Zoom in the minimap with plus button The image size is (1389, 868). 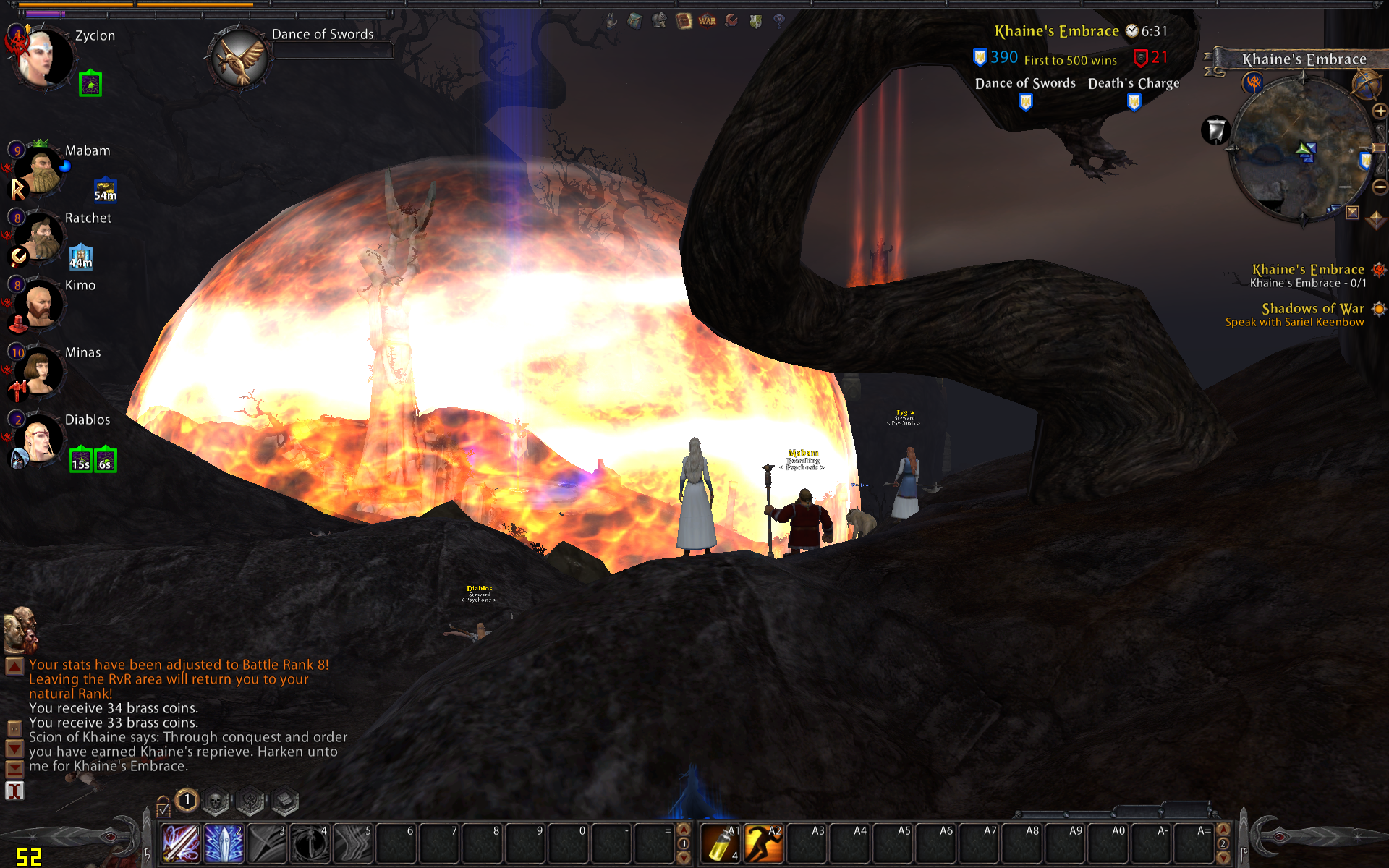click(x=1380, y=111)
